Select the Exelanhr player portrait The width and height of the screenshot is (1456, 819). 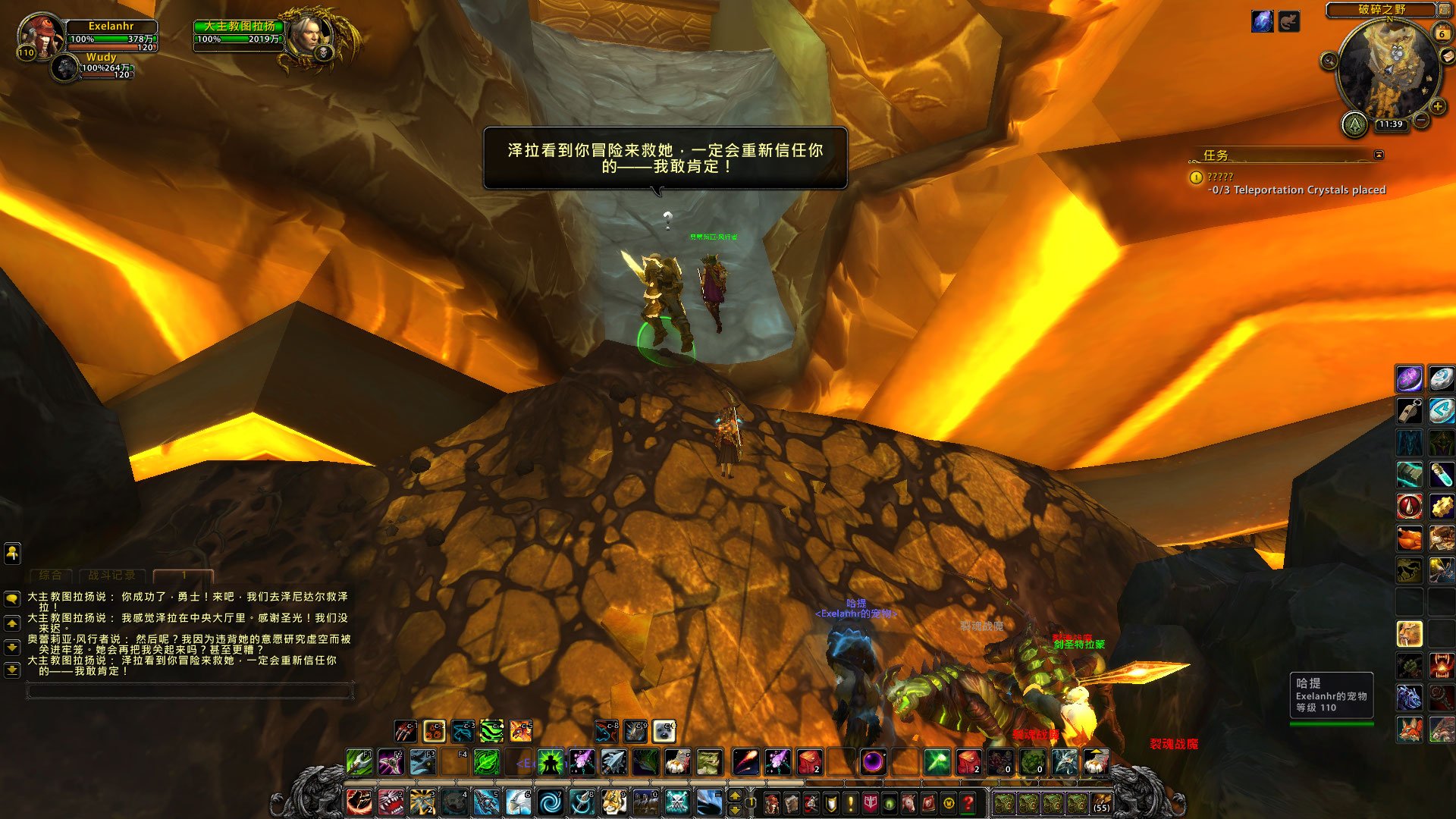point(39,33)
